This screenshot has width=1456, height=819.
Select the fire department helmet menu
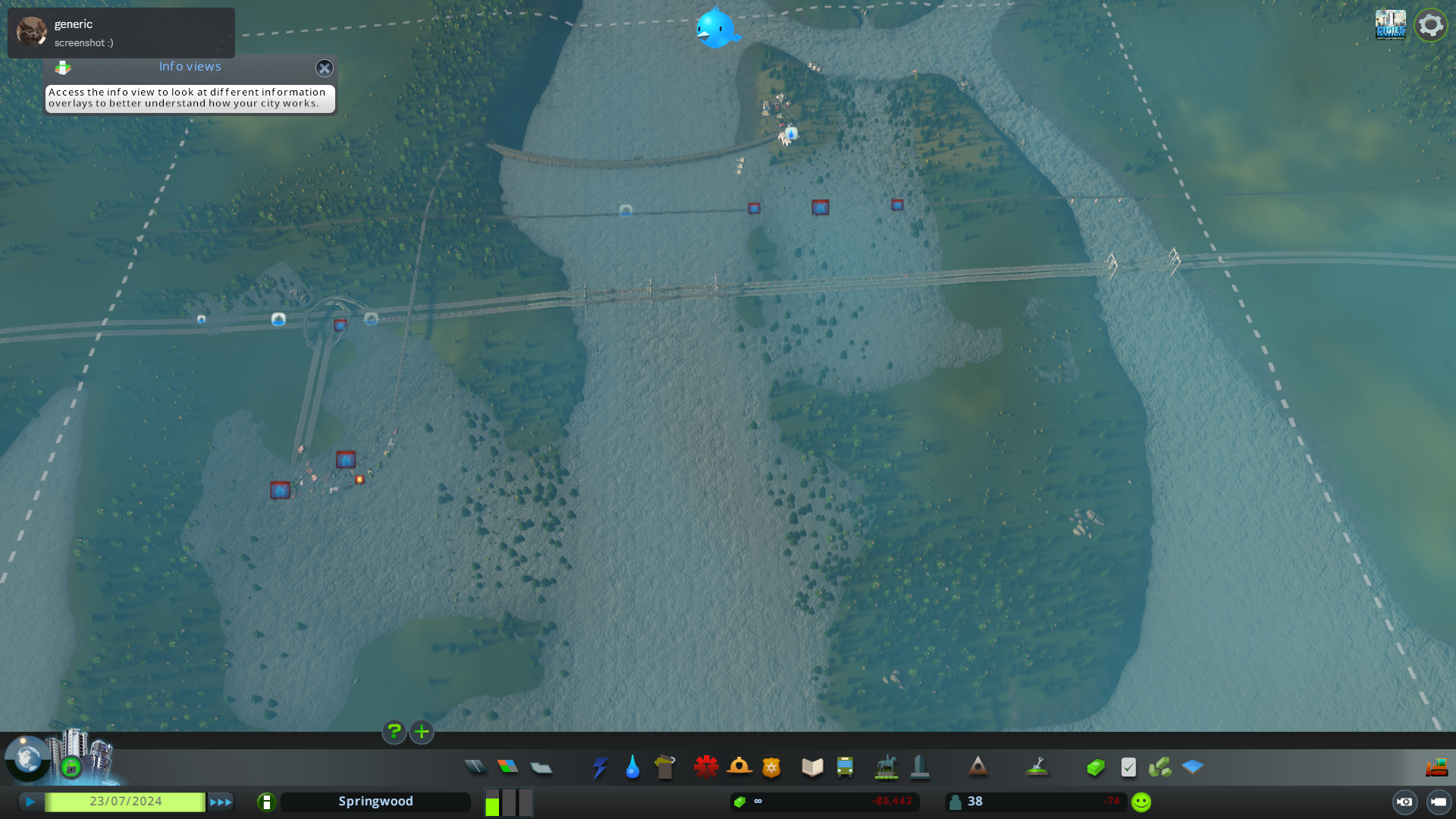pyautogui.click(x=739, y=767)
